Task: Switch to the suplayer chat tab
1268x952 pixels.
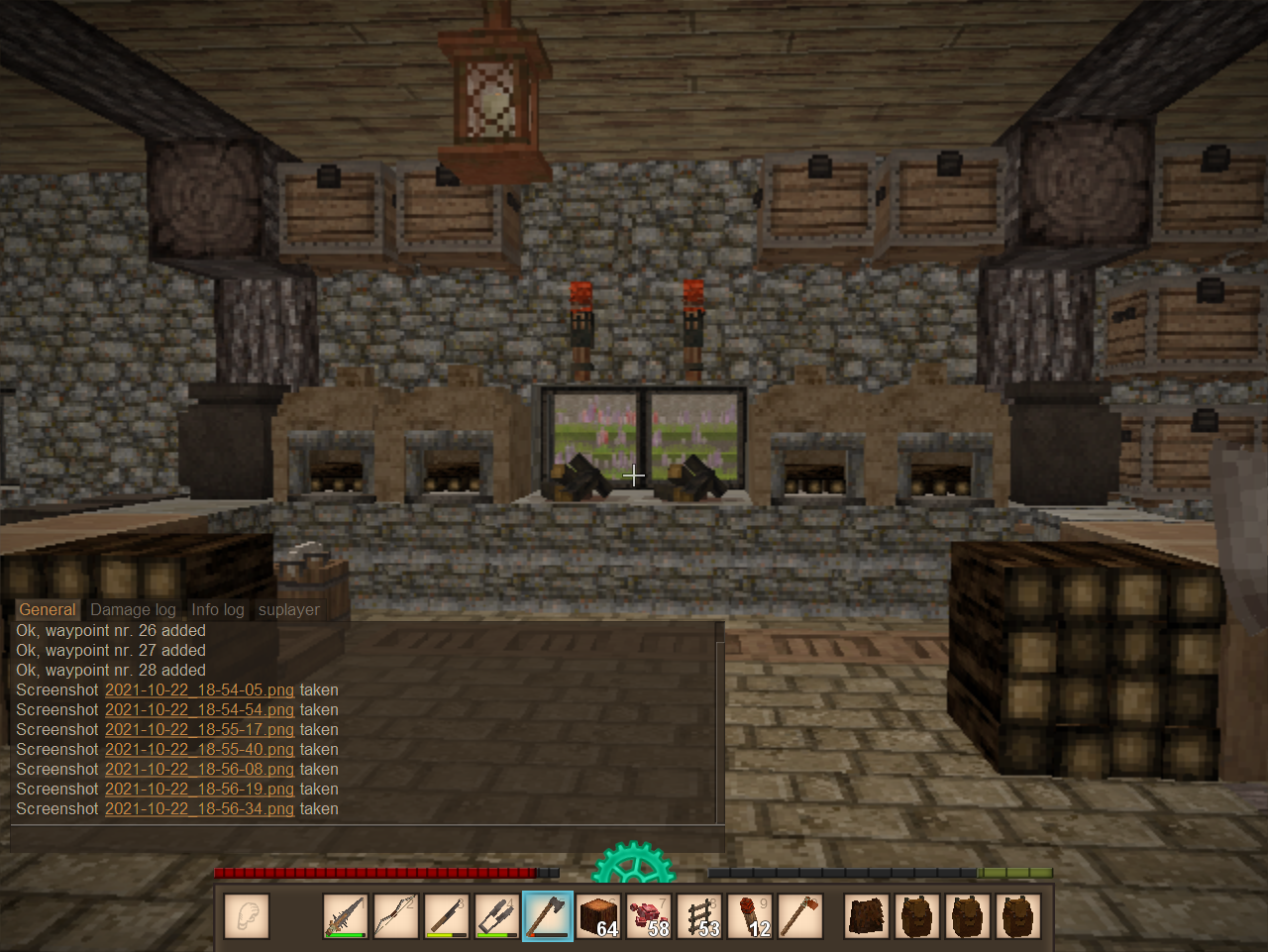Action: [x=288, y=610]
